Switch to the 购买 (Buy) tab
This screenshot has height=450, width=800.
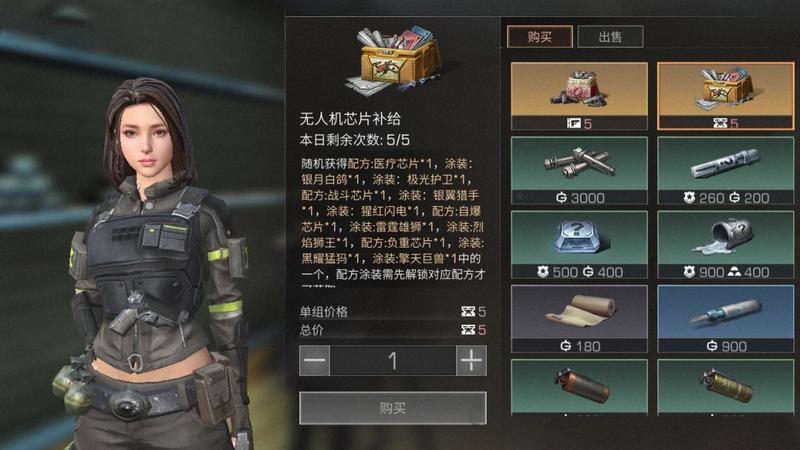(539, 37)
